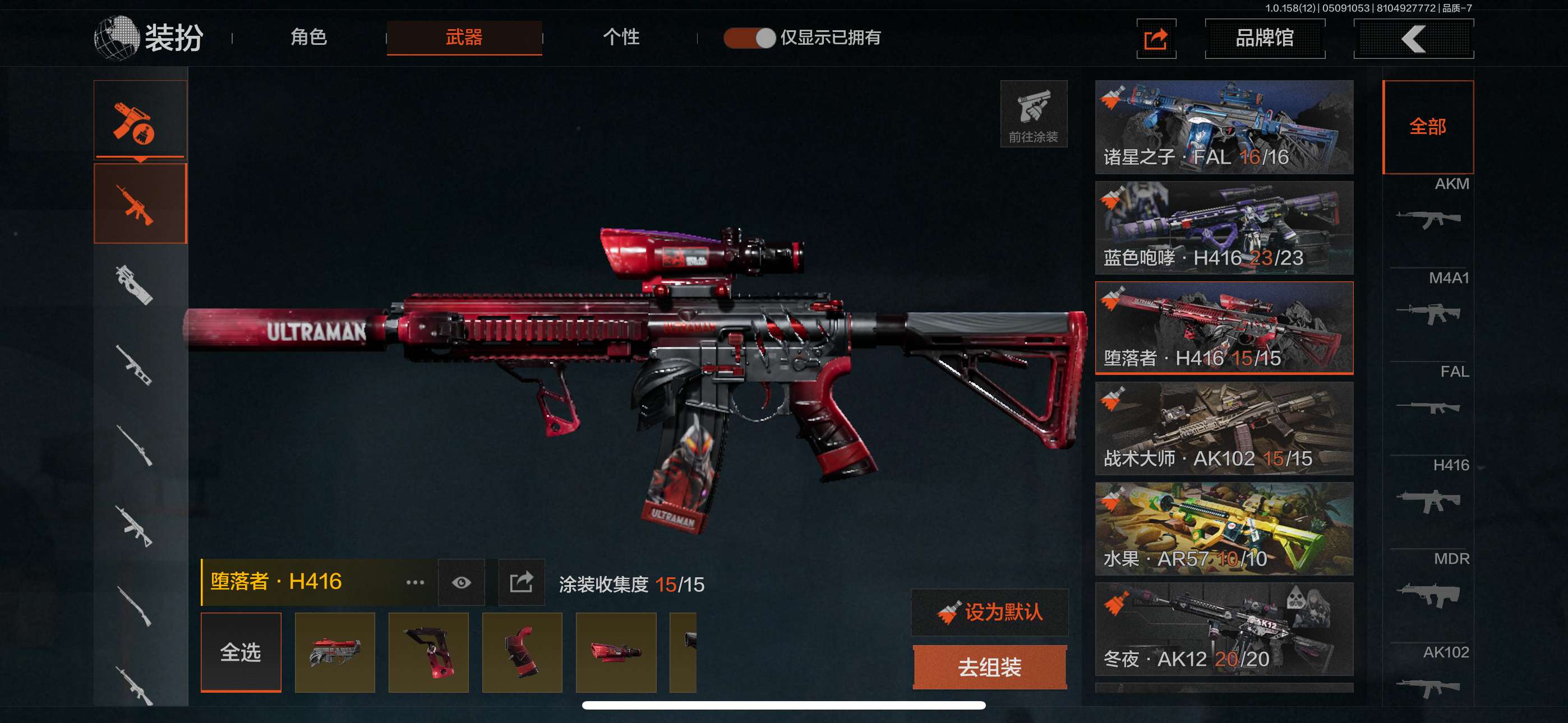Click the 去组装 button
This screenshot has width=1568, height=723.
coord(990,668)
